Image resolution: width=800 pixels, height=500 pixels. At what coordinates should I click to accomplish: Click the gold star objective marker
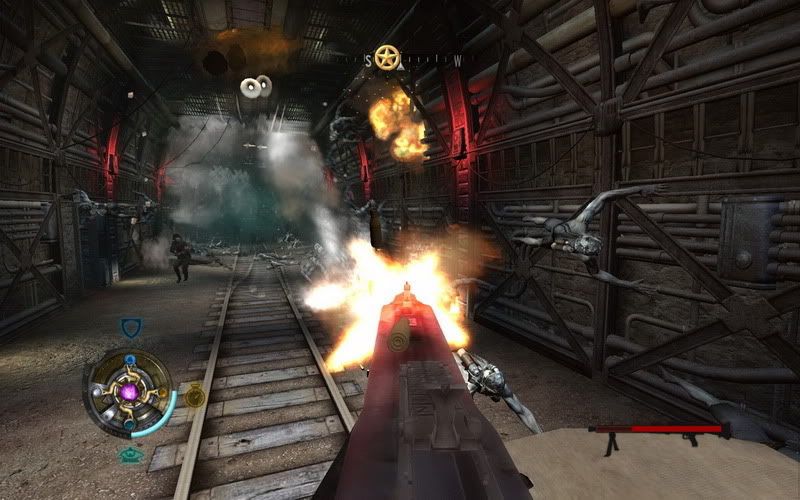(386, 58)
